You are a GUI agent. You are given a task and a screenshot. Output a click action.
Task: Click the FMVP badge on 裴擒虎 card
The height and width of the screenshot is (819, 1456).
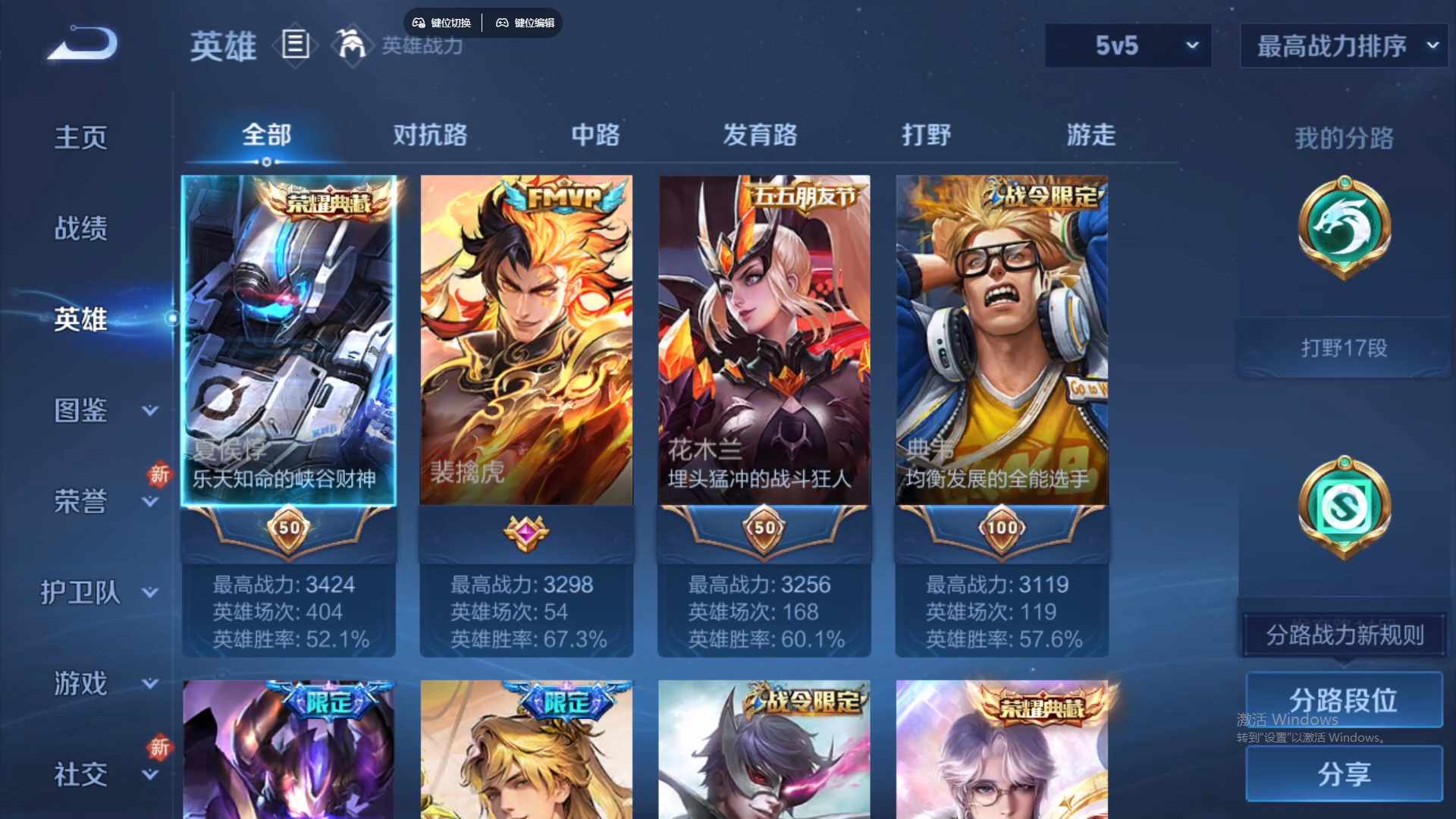tap(561, 196)
